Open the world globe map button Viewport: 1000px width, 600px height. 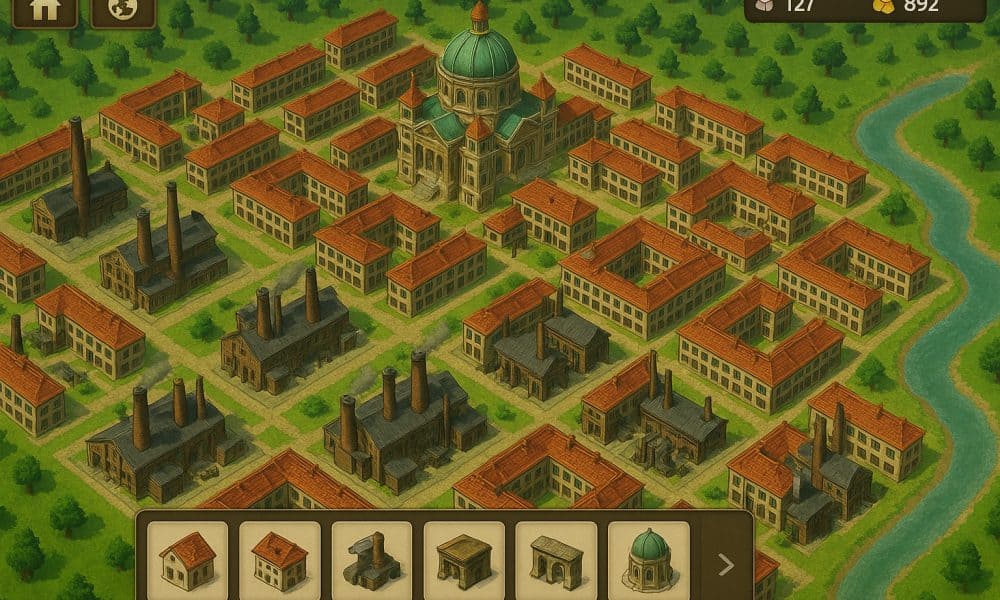coord(123,10)
